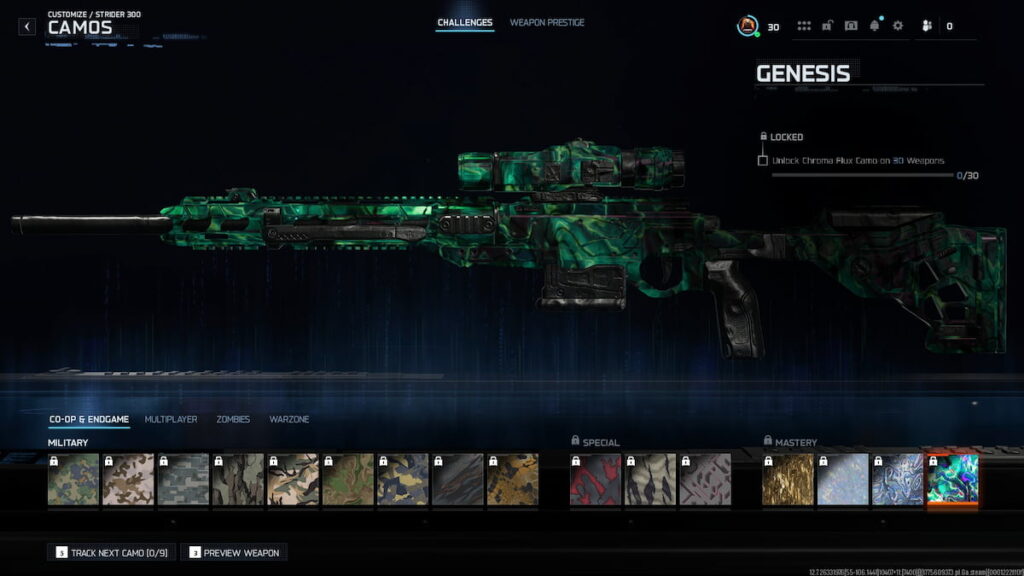This screenshot has height=576, width=1024.
Task: Show the Zombies camo category
Action: [x=233, y=419]
